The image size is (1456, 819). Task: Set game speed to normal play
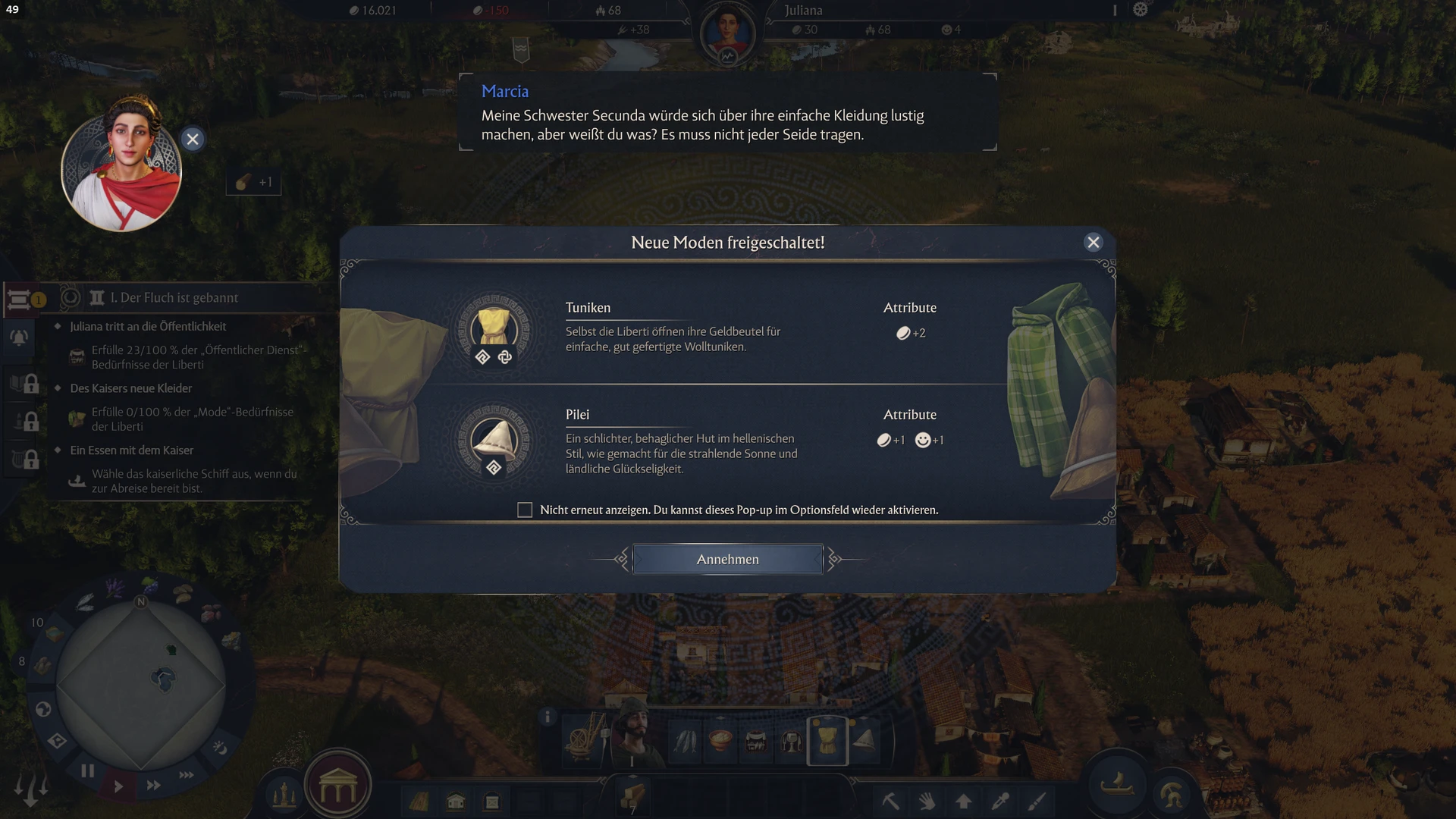[x=118, y=786]
